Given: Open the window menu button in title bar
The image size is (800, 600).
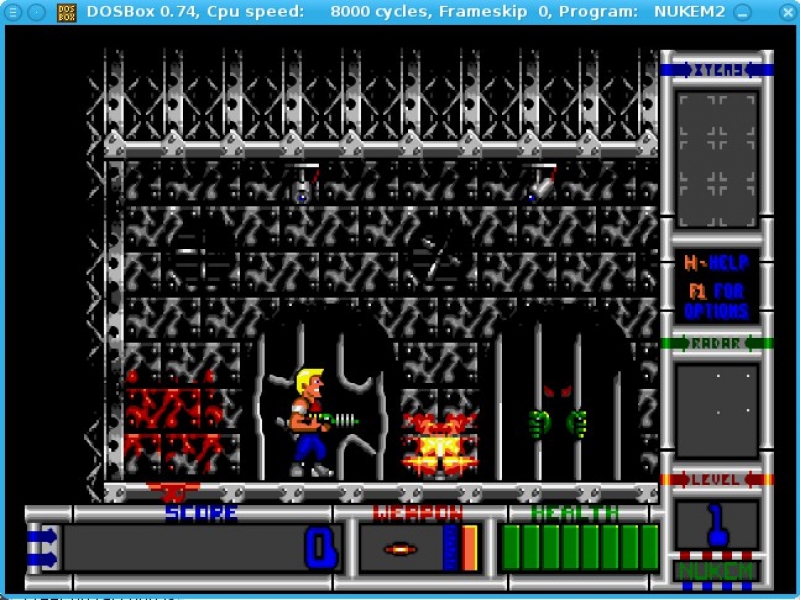Looking at the screenshot, I should (13, 11).
